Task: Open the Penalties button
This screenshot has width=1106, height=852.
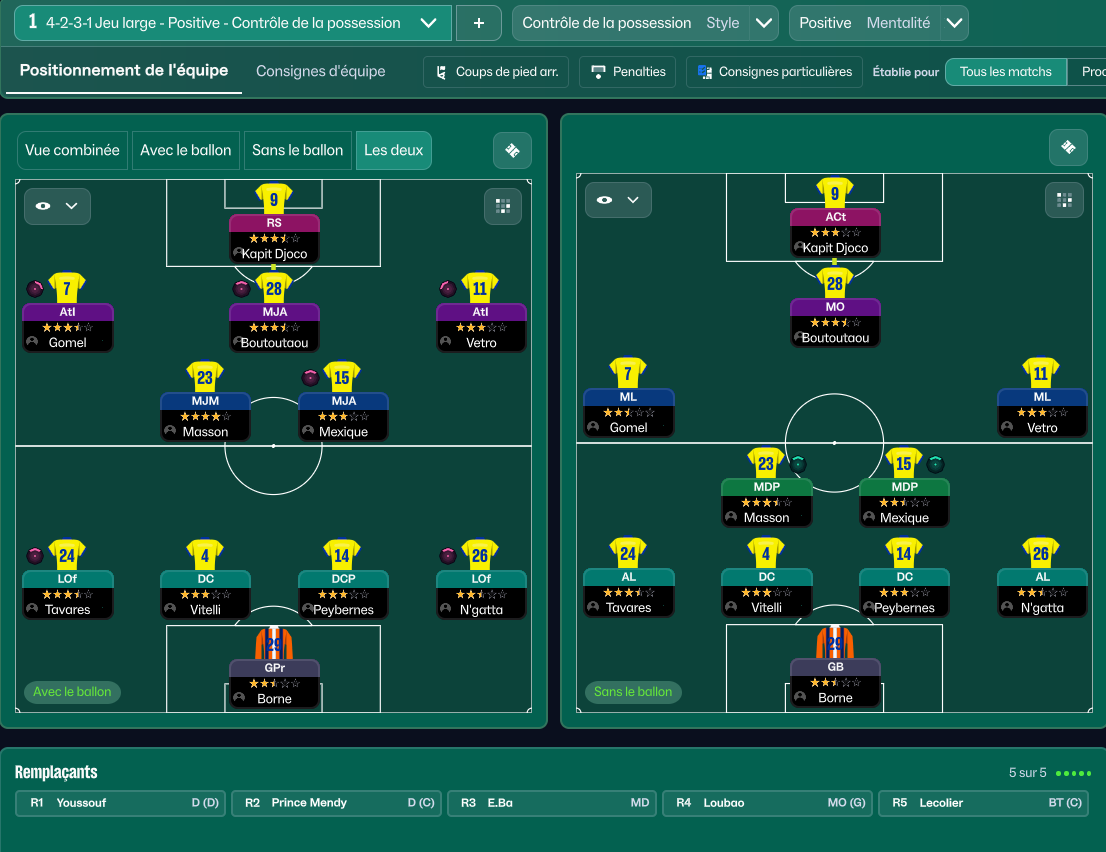Action: pyautogui.click(x=628, y=72)
